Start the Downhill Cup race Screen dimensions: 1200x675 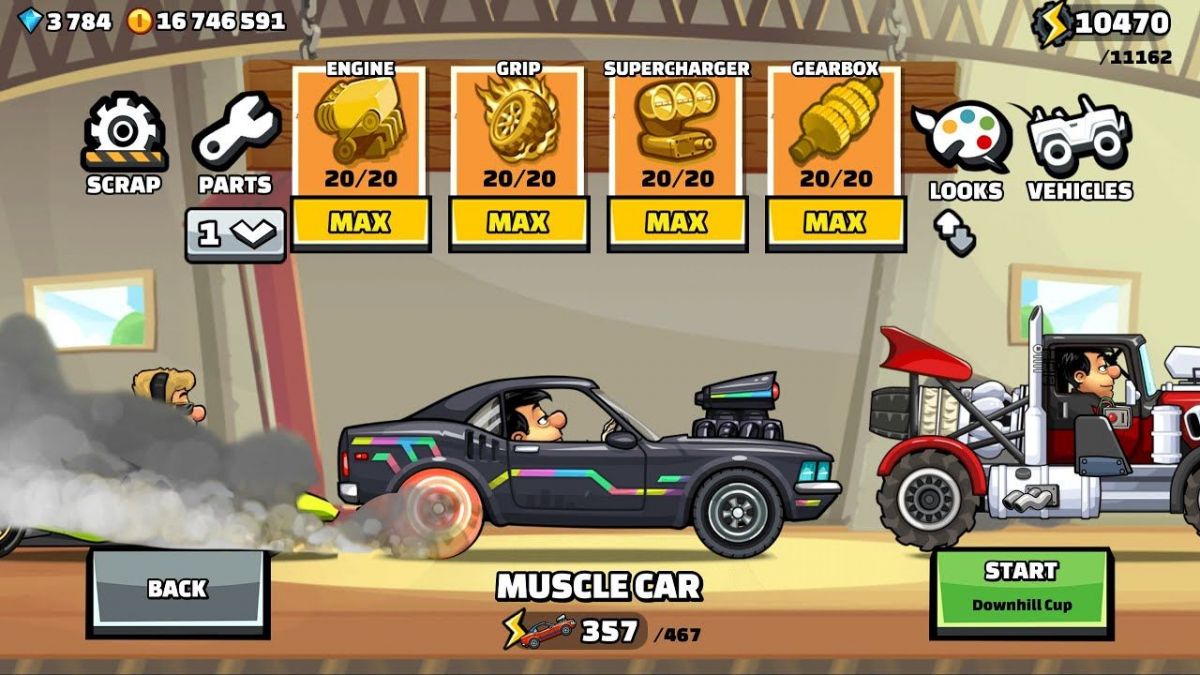1020,588
